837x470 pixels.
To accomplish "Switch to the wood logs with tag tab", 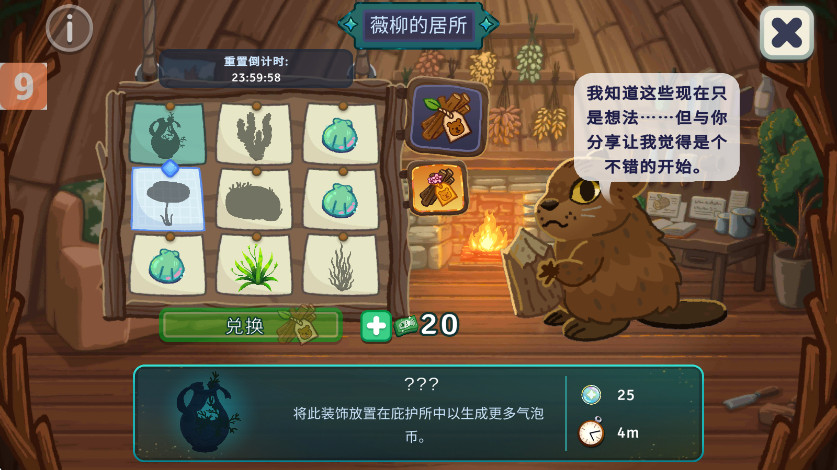I will tap(446, 117).
